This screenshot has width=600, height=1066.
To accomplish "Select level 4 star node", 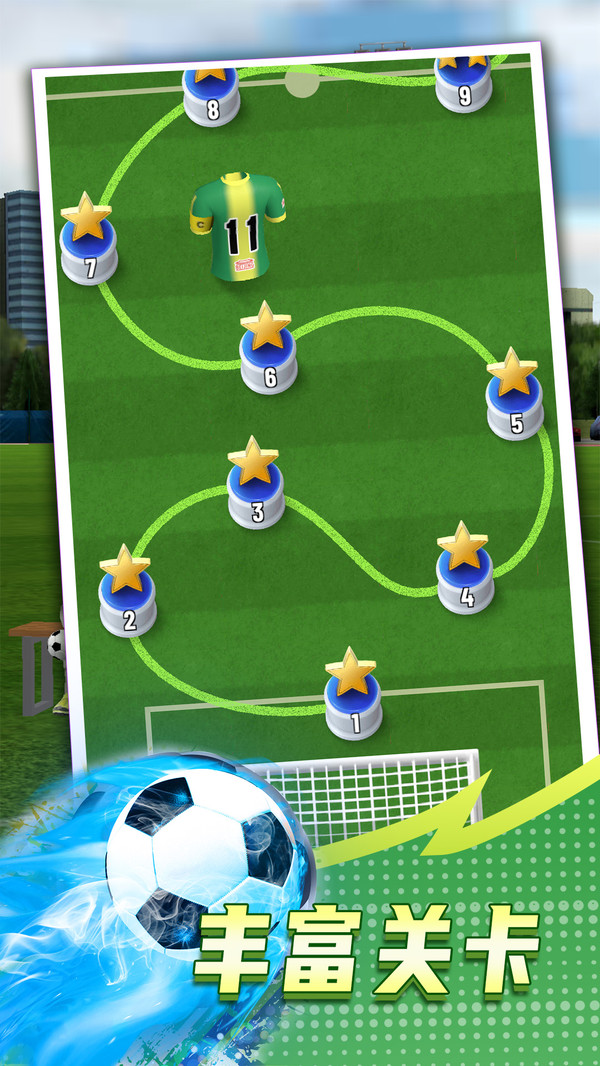I will (x=464, y=576).
